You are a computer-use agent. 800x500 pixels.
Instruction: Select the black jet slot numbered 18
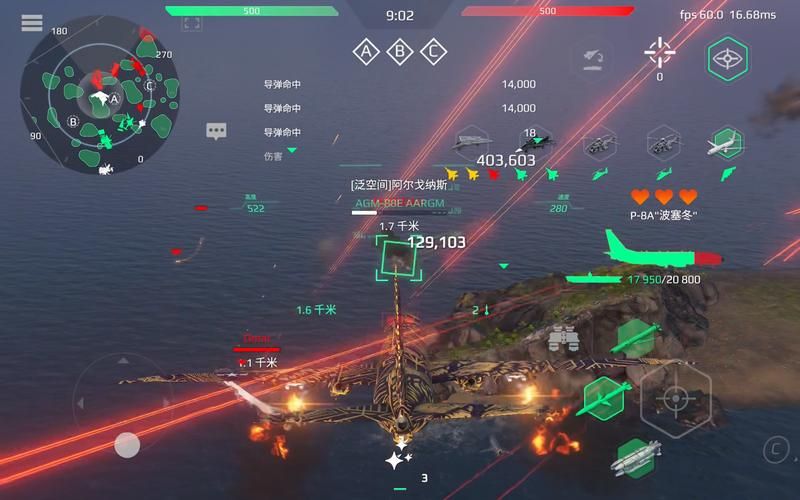[x=534, y=143]
